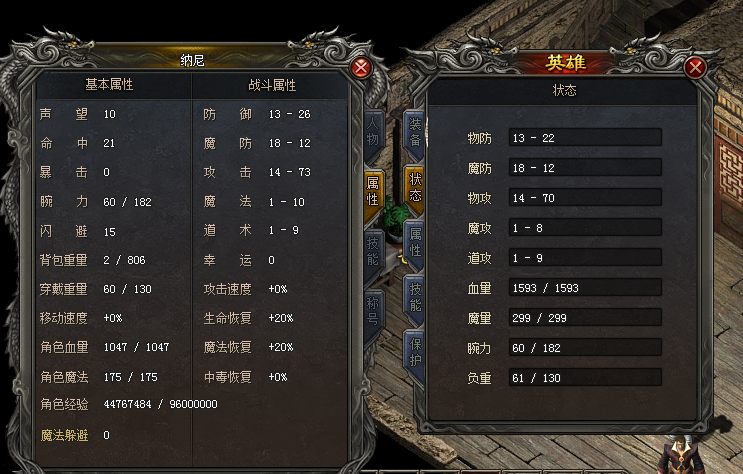Open the hero's 装备 equipment tab
Screen dimensions: 743x474
click(416, 132)
